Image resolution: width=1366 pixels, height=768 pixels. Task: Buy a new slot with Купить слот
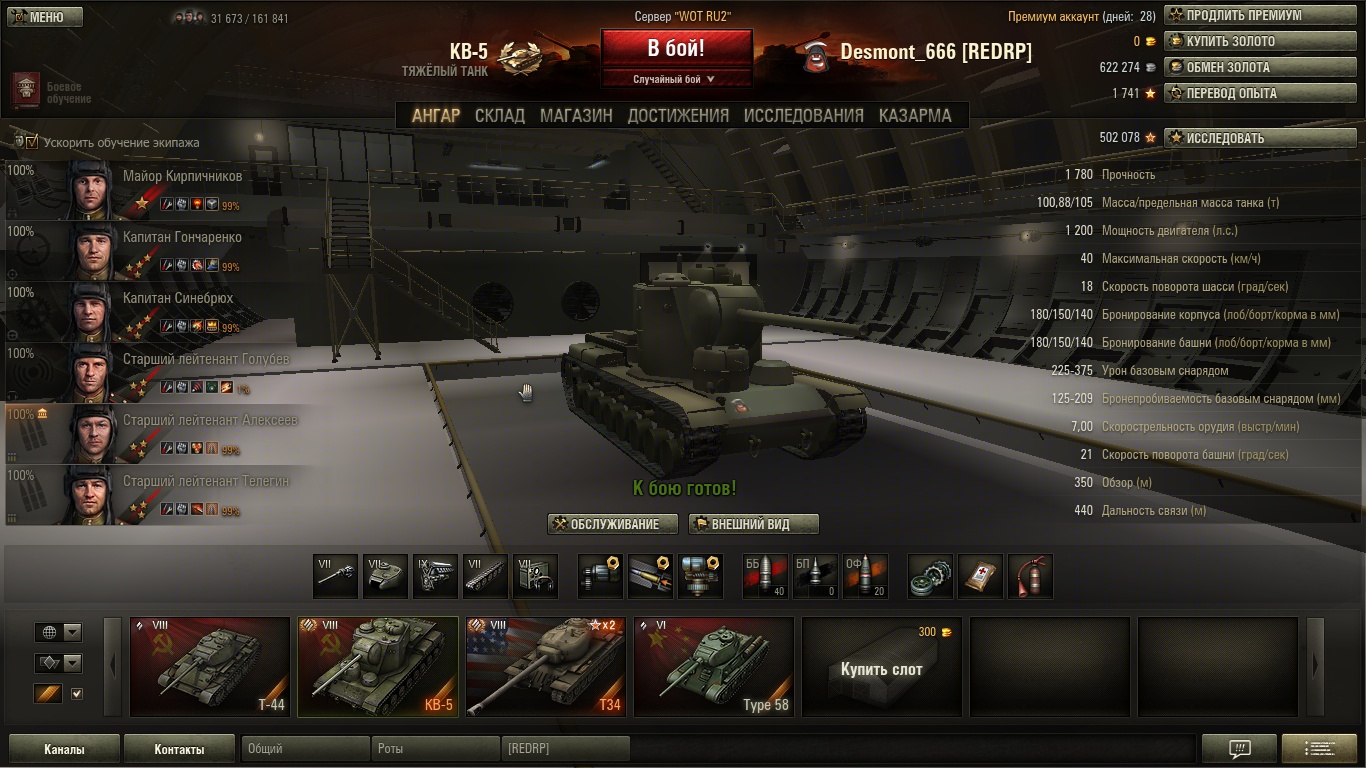881,668
